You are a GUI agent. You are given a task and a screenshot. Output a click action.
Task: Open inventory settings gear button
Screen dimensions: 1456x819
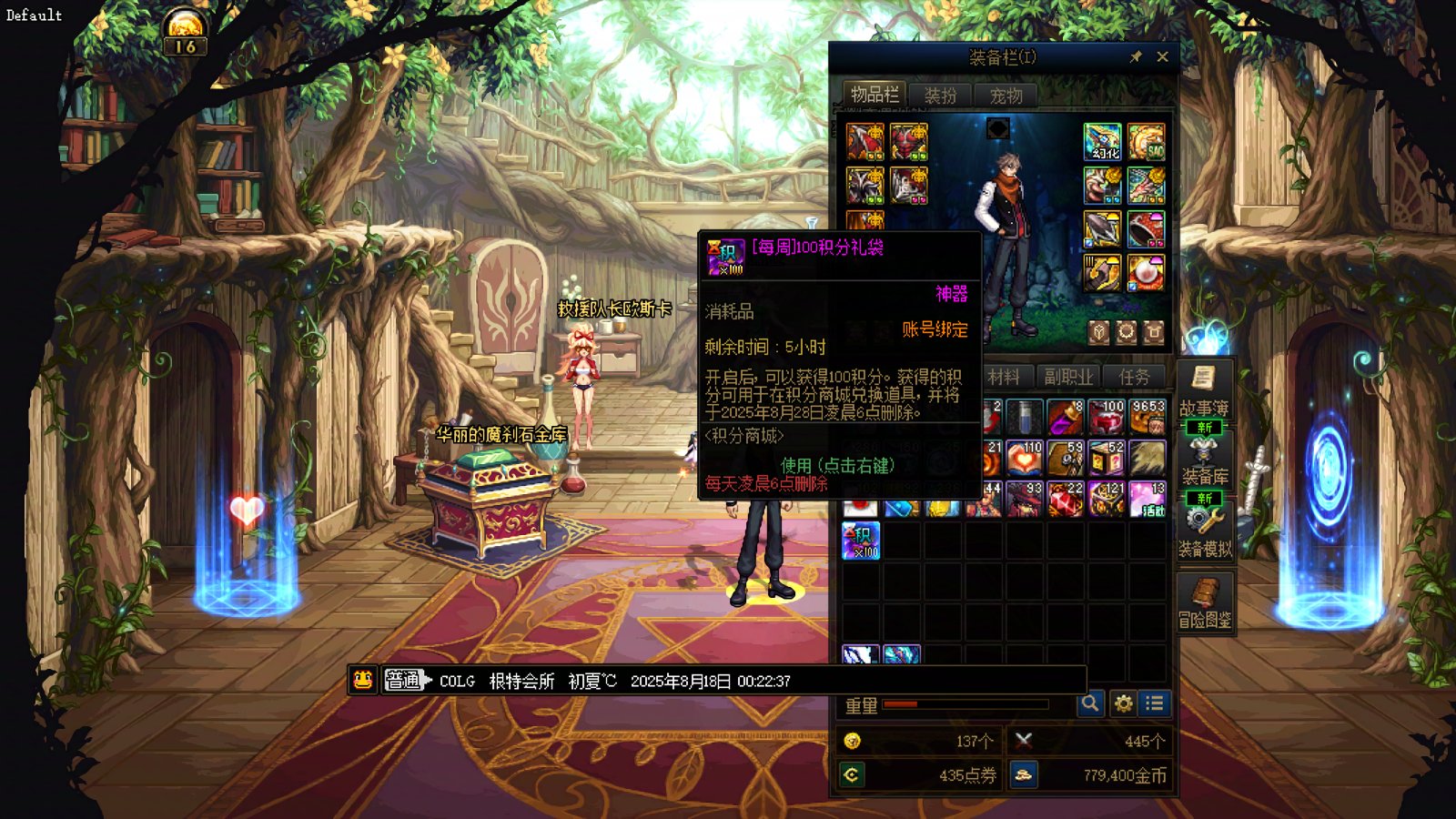[x=1123, y=703]
